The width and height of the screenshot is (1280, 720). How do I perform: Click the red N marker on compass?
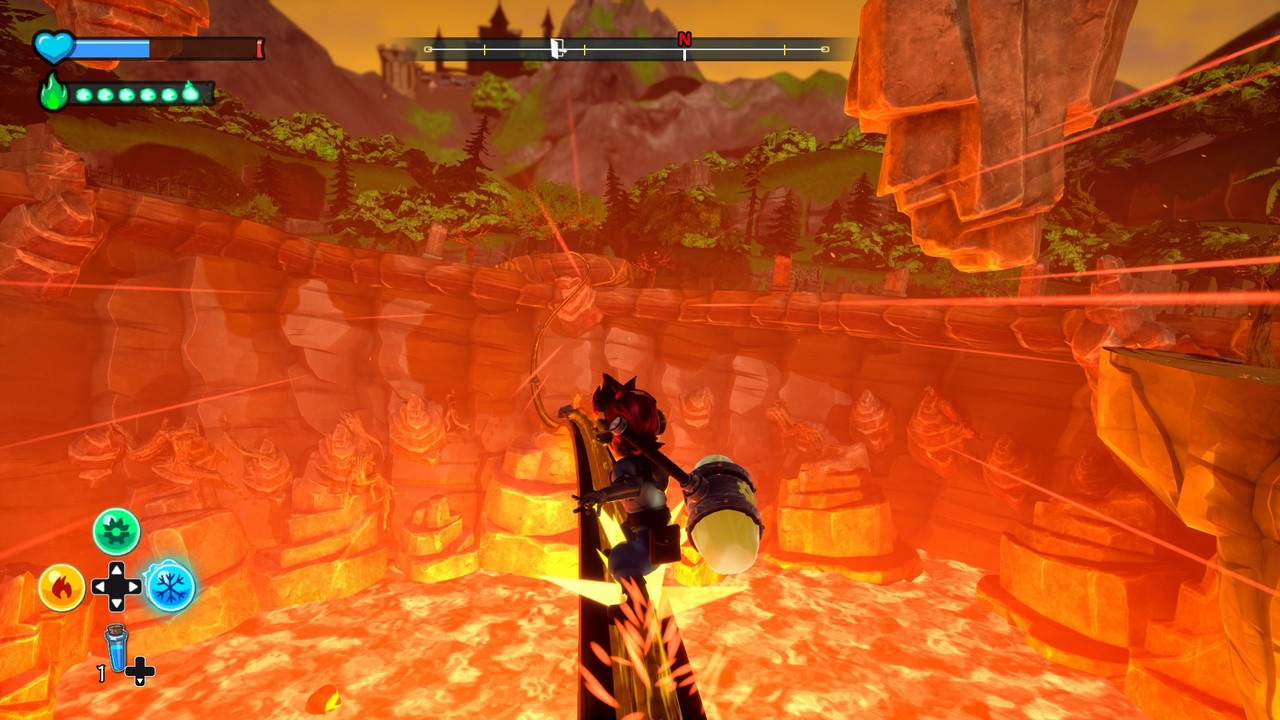click(x=684, y=39)
